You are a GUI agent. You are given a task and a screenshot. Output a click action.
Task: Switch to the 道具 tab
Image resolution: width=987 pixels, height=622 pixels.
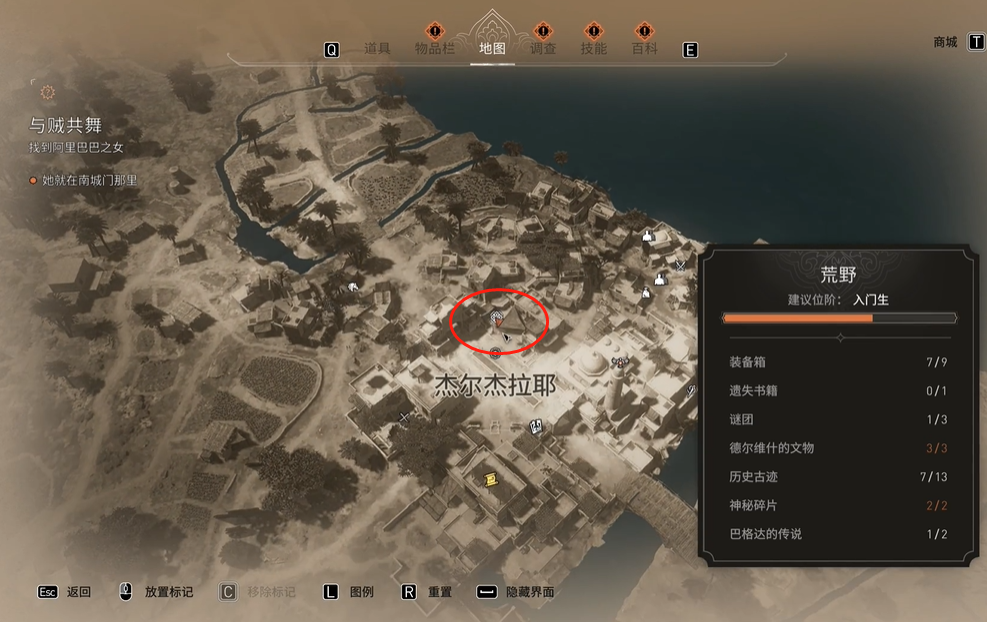377,49
